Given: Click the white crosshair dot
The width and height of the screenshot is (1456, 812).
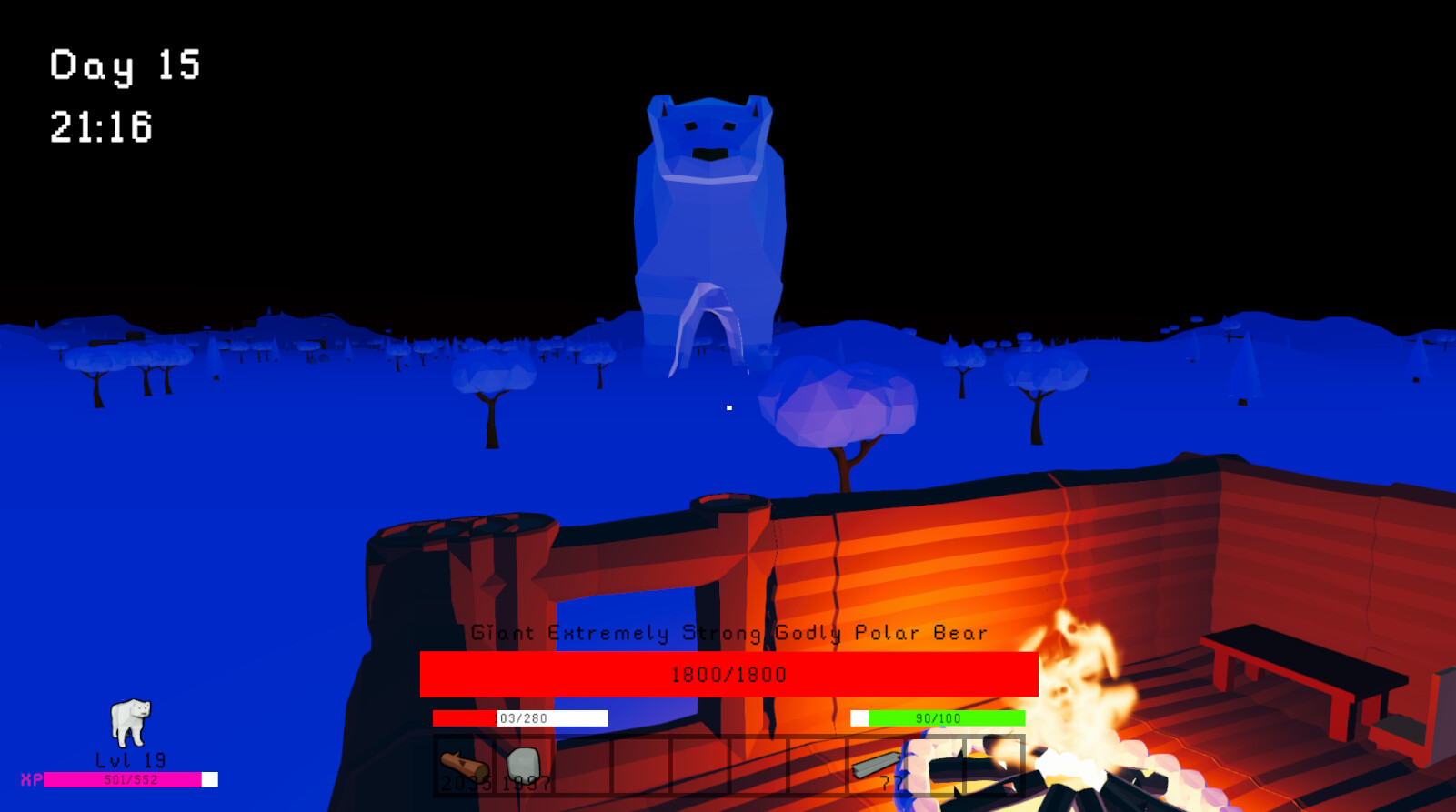Looking at the screenshot, I should (x=729, y=407).
